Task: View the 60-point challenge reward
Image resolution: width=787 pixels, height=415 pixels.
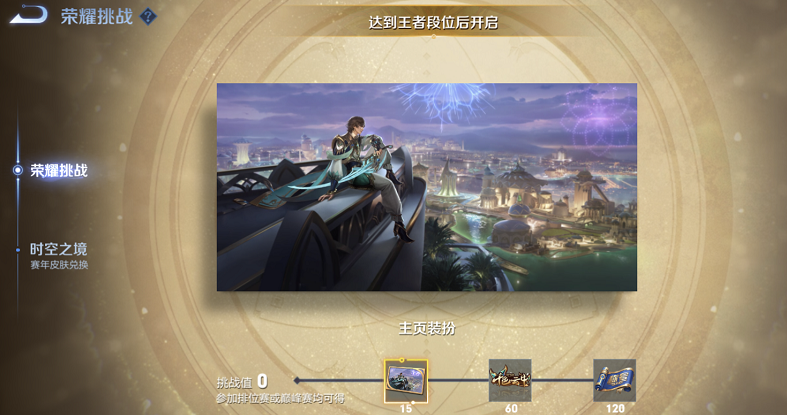Action: click(x=510, y=381)
